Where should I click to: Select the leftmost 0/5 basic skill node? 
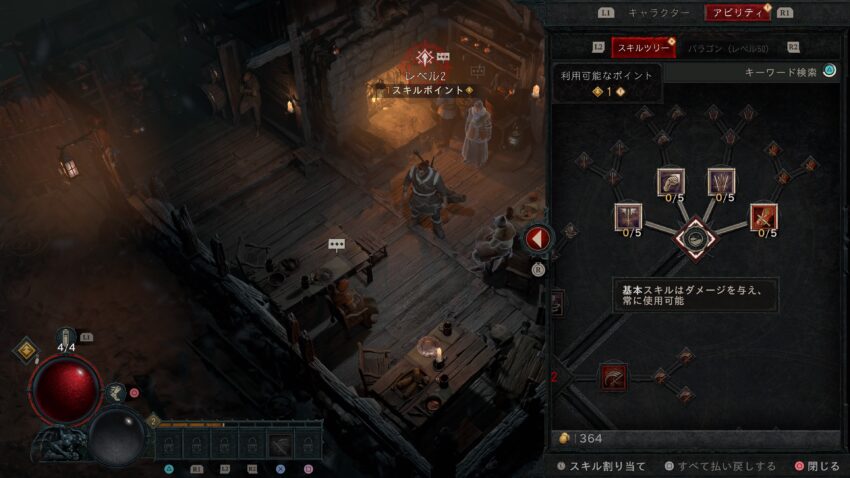[x=629, y=216]
